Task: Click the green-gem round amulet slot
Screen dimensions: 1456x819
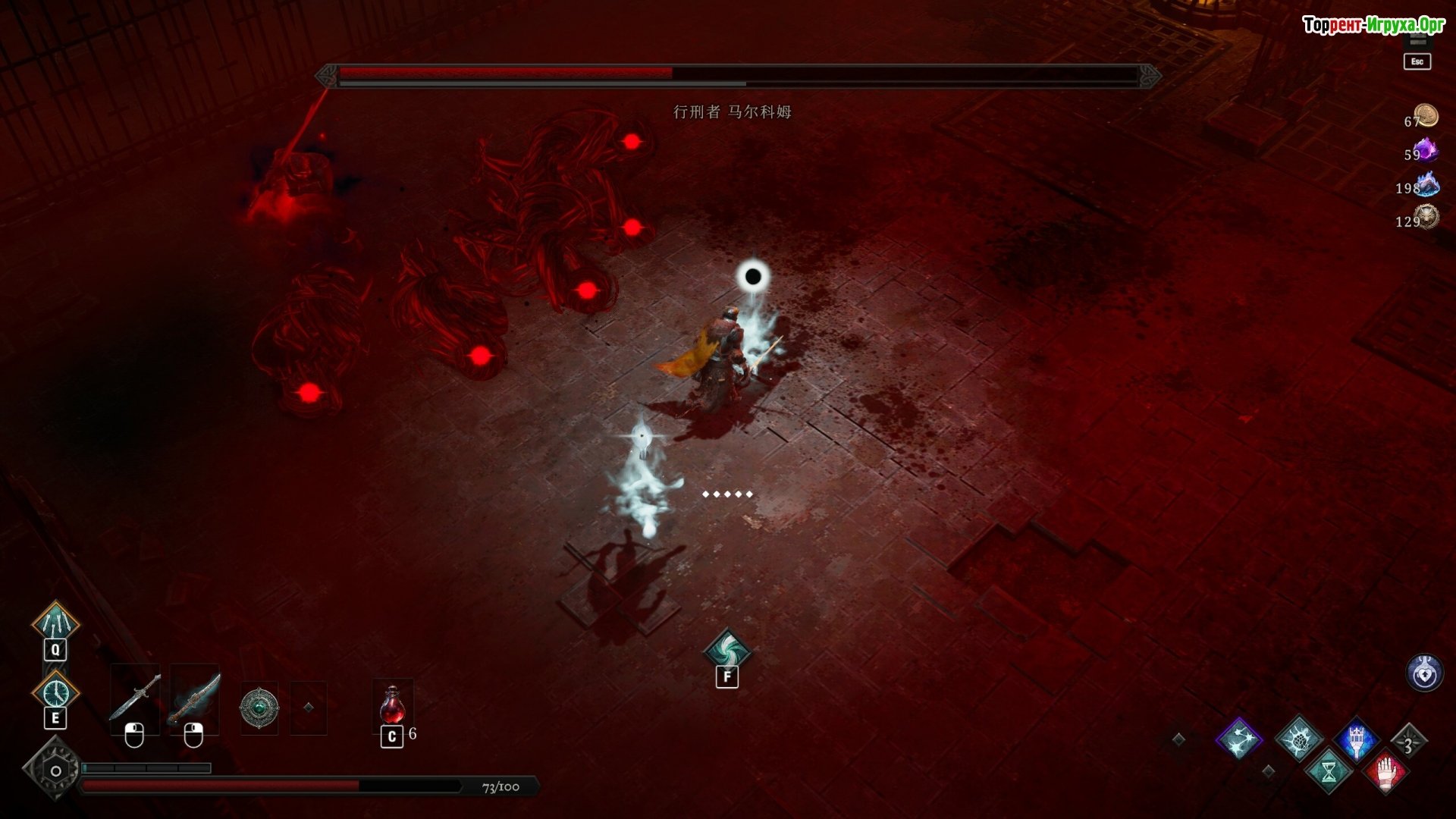Action: [x=259, y=708]
